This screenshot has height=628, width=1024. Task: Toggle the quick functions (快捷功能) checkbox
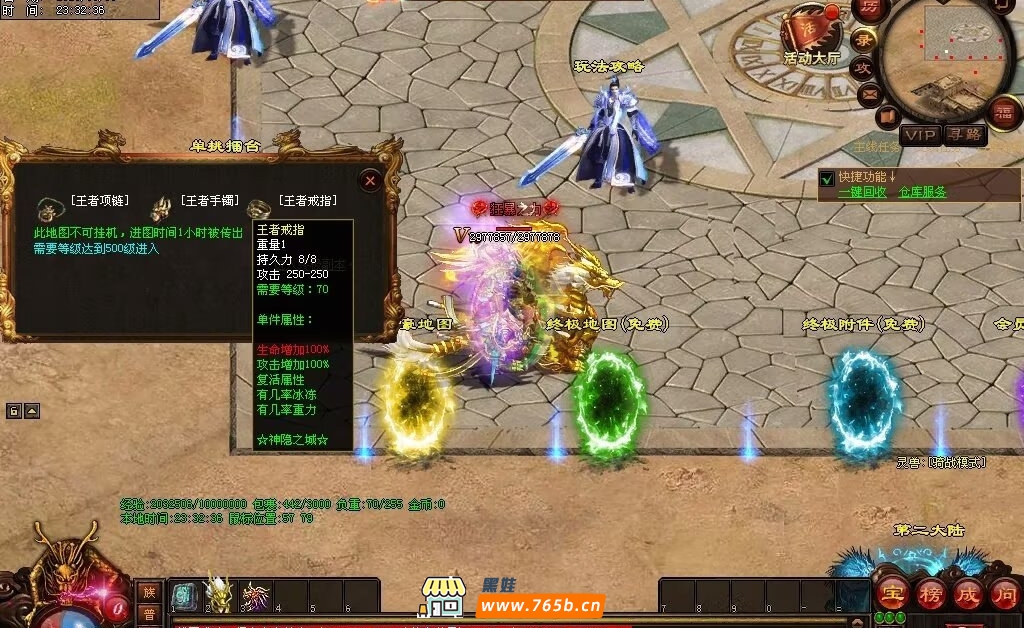click(x=827, y=179)
